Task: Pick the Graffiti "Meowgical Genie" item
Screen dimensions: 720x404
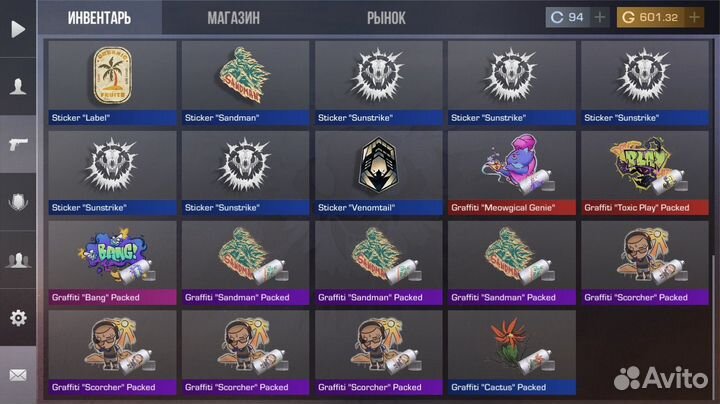Action: (511, 172)
